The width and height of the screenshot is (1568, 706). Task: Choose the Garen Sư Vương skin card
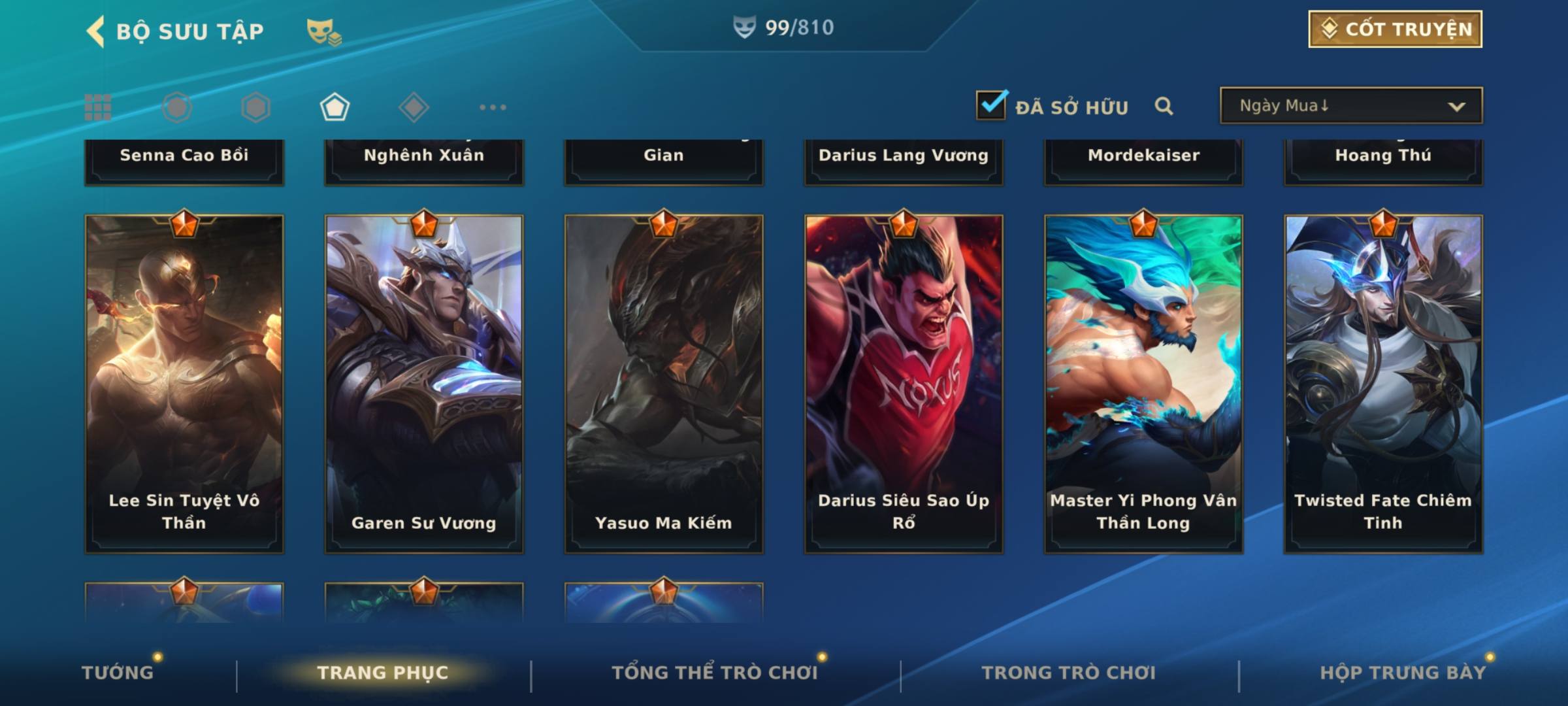pos(424,384)
